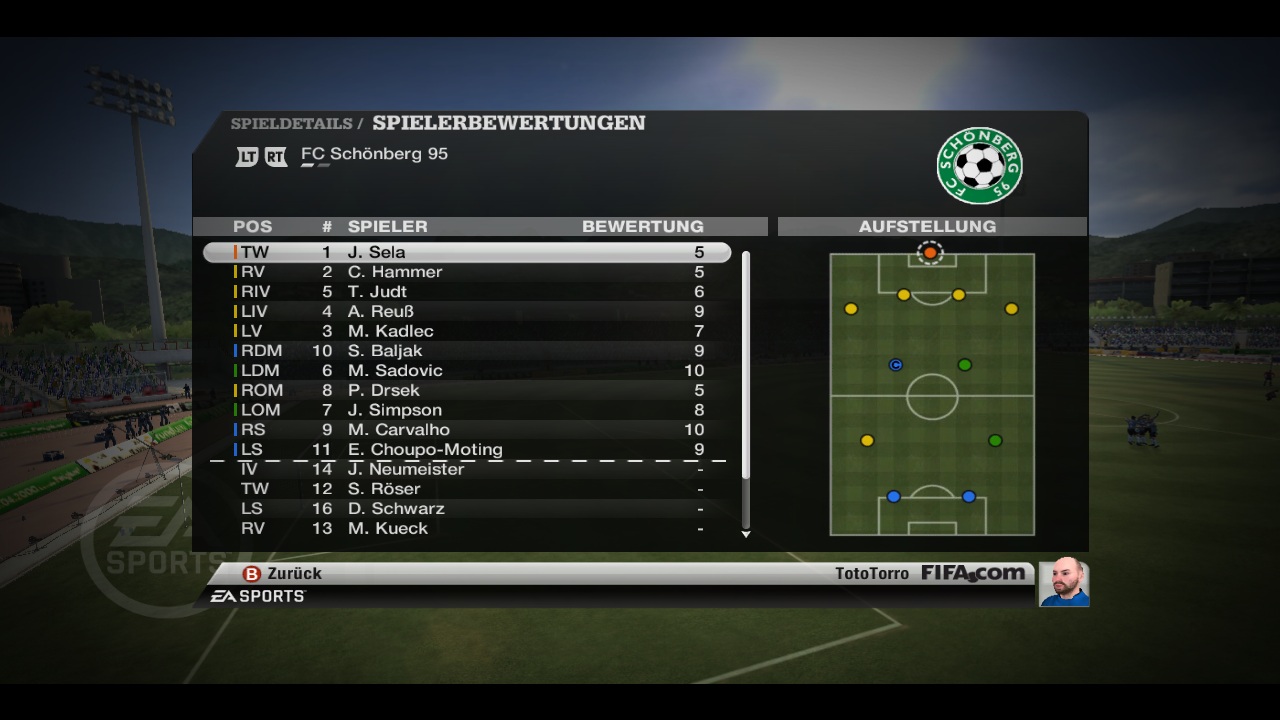Select the orange goalkeeper dot on the lineup pitch
1280x720 pixels.
[930, 253]
